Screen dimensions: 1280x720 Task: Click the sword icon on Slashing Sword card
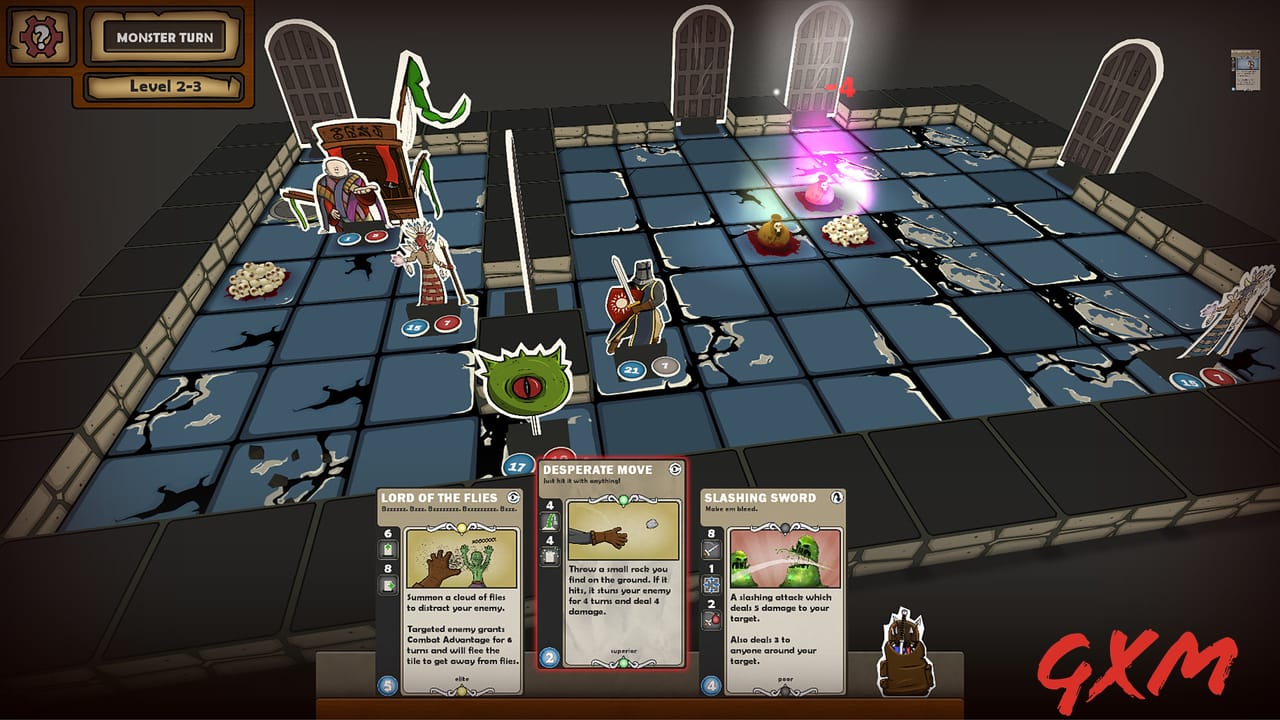[709, 550]
